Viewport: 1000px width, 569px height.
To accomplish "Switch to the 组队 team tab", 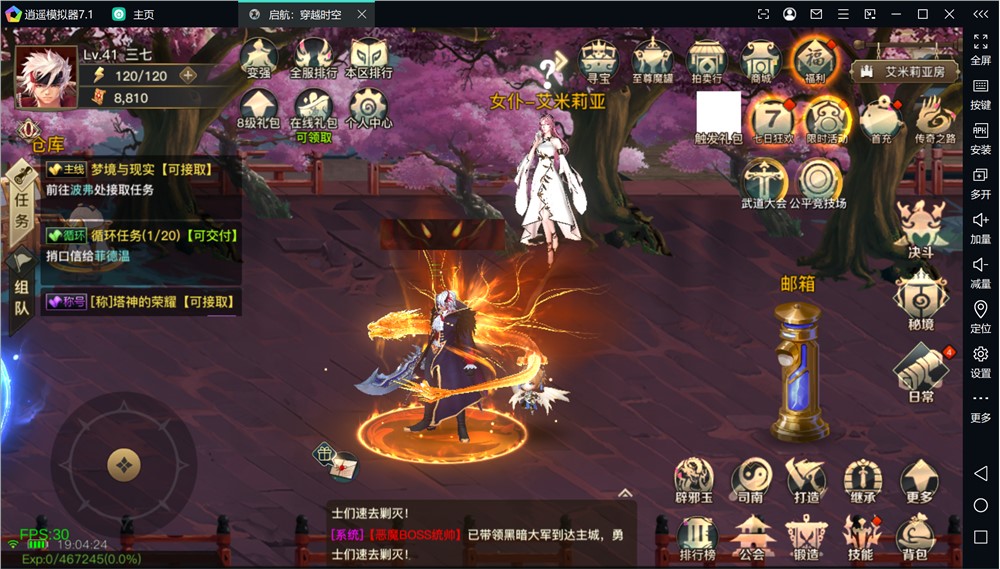I will (21, 296).
